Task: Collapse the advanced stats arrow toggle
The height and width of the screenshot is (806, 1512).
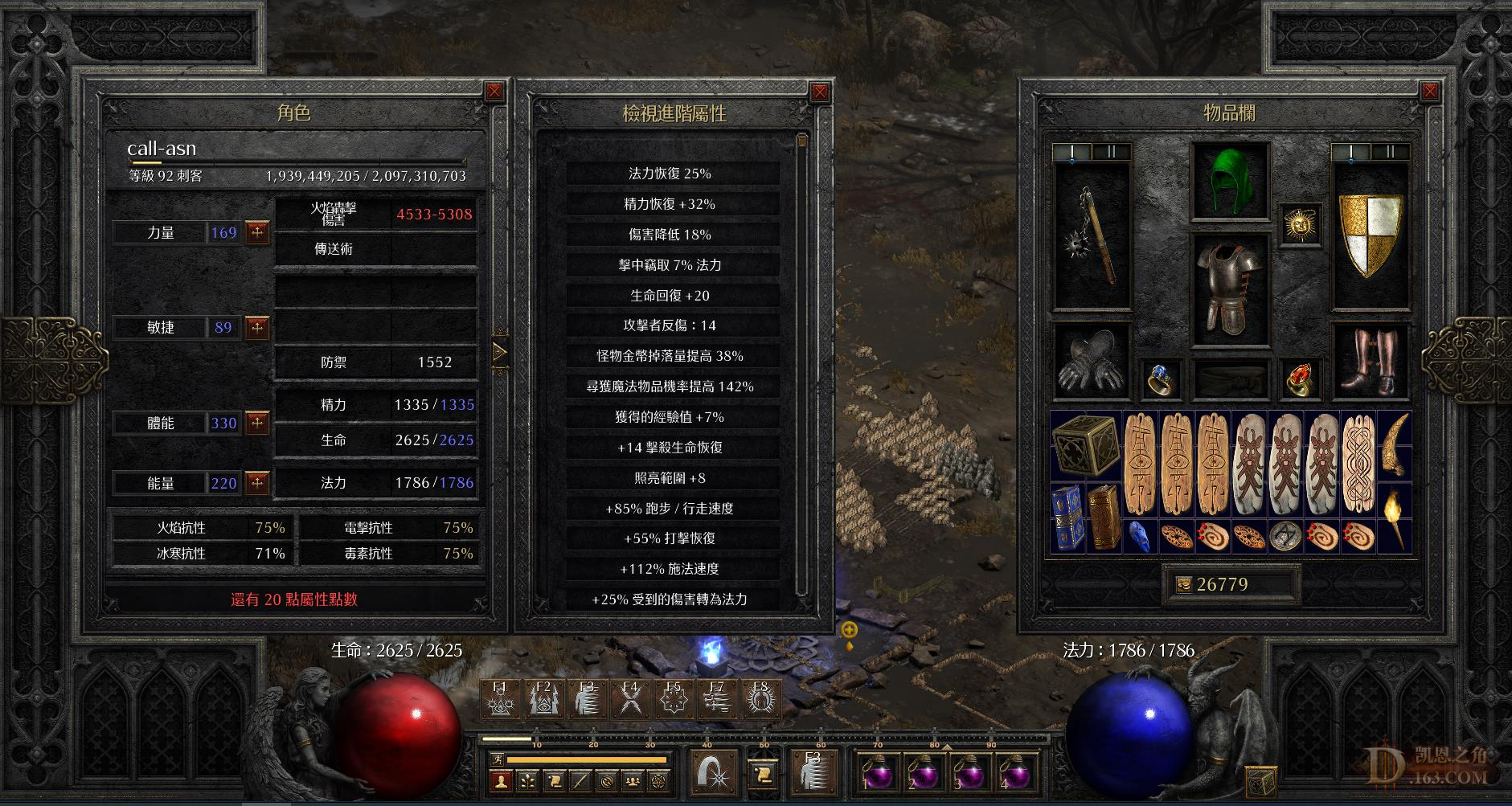Action: [x=500, y=352]
